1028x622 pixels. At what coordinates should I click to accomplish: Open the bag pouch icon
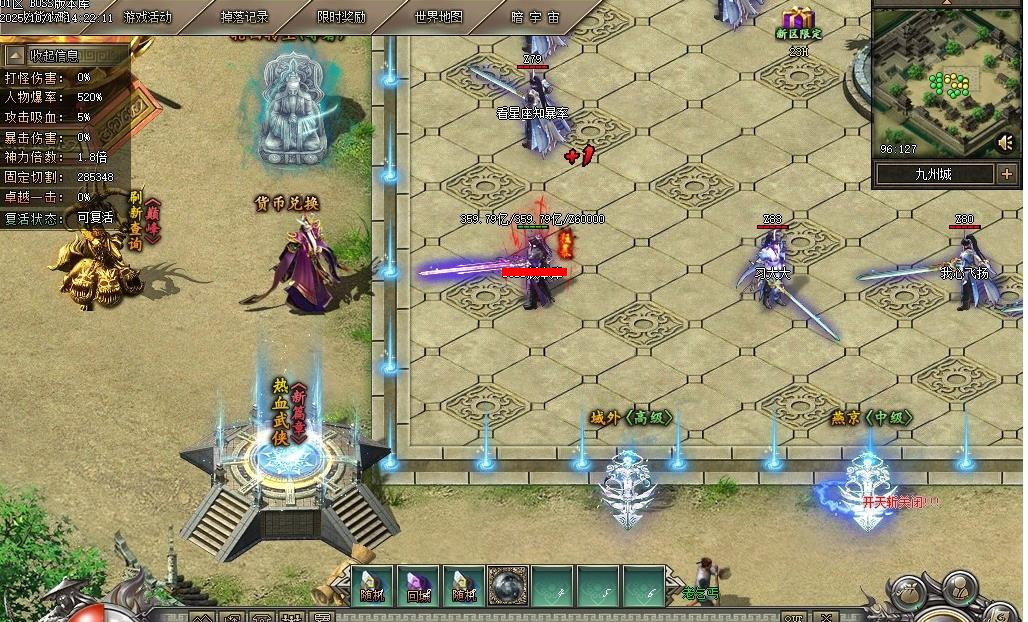(909, 594)
